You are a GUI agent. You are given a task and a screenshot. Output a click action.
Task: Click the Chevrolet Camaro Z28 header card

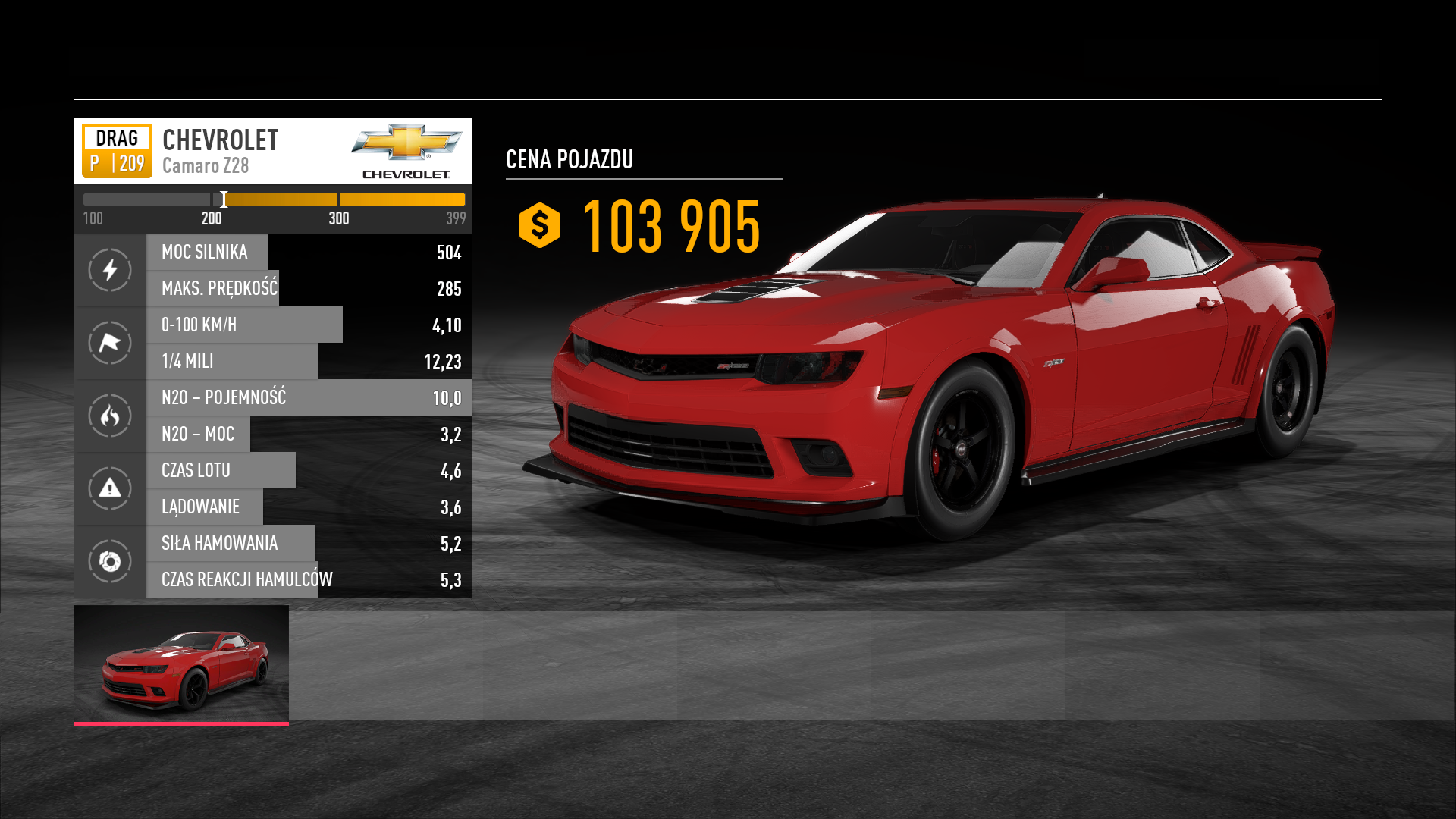272,151
